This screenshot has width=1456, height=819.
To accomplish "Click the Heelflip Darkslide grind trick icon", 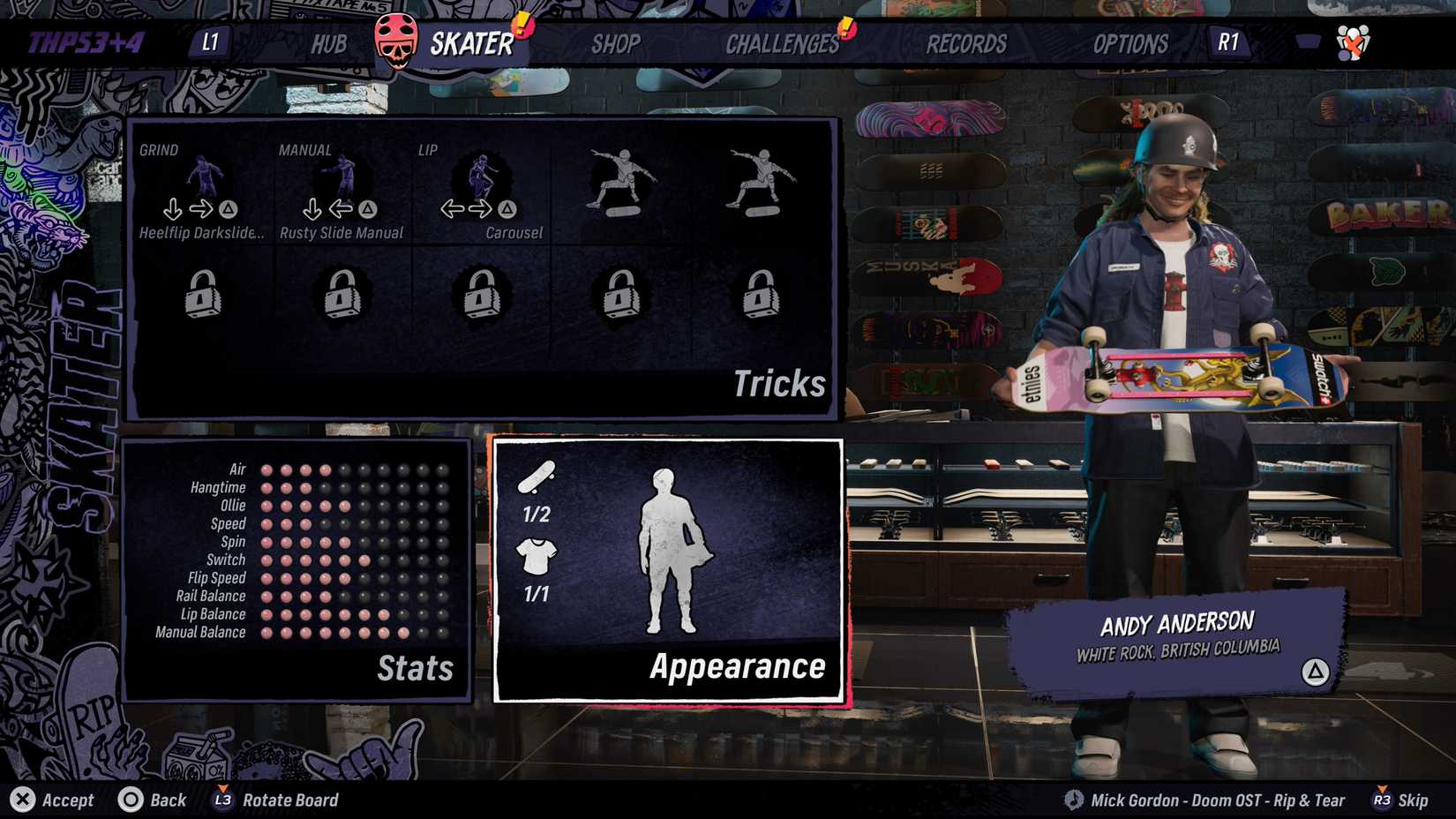I will (205, 177).
